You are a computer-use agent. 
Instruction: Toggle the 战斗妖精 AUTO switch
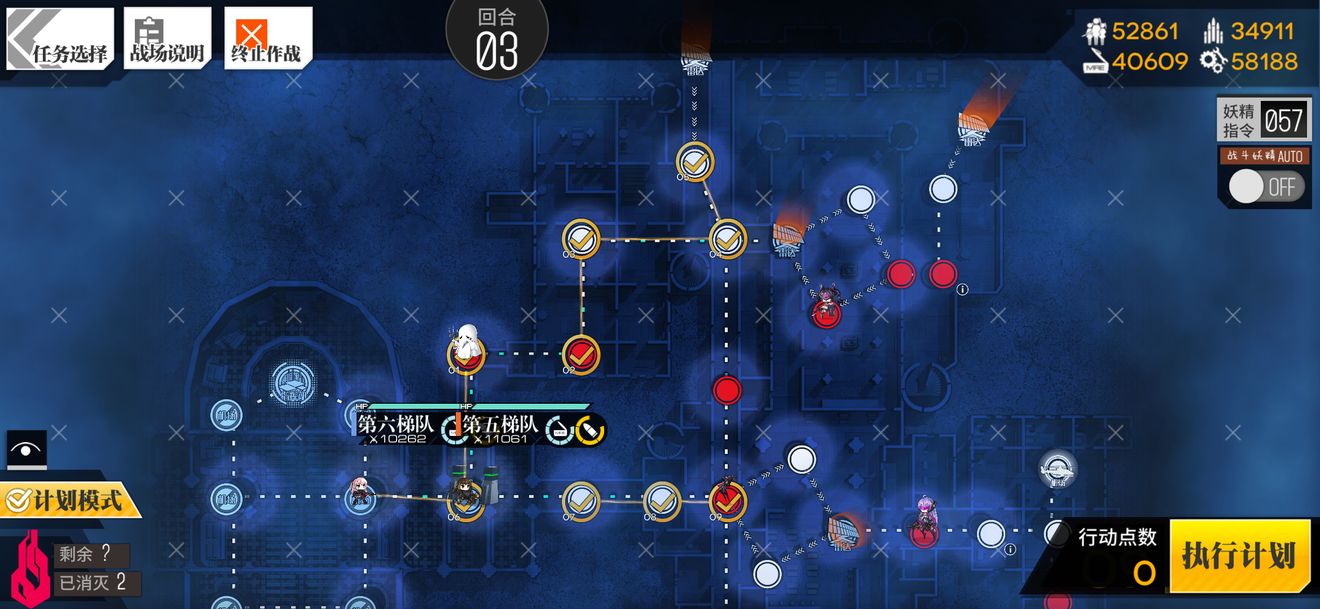click(x=1265, y=187)
